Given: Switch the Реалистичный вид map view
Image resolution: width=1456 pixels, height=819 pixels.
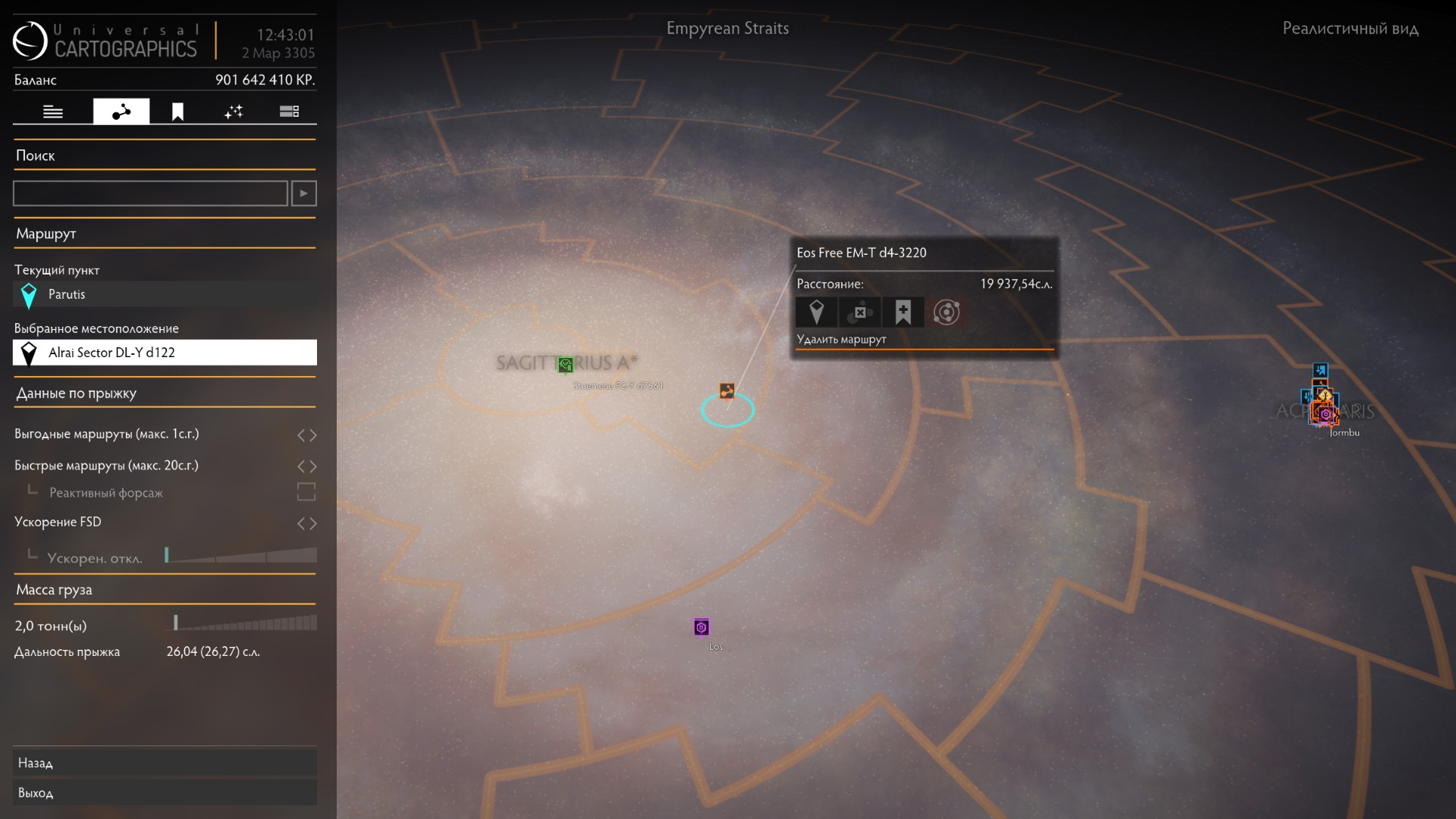Looking at the screenshot, I should click(x=1350, y=29).
